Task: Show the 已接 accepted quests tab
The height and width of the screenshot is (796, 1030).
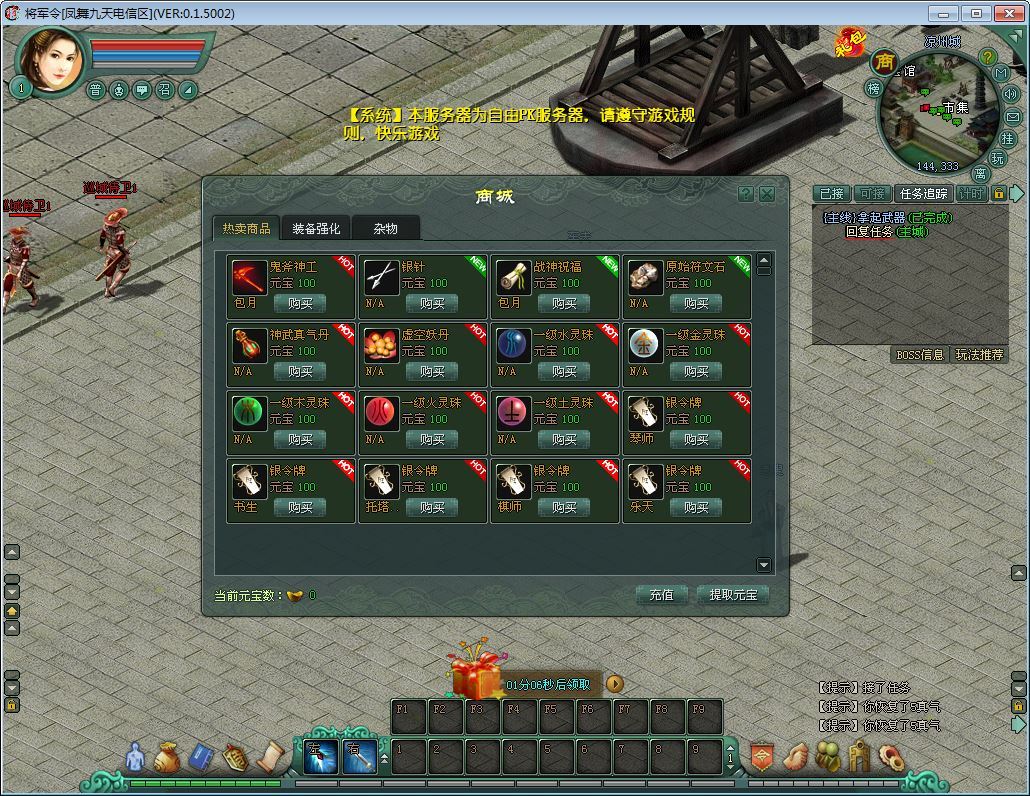Action: tap(831, 194)
